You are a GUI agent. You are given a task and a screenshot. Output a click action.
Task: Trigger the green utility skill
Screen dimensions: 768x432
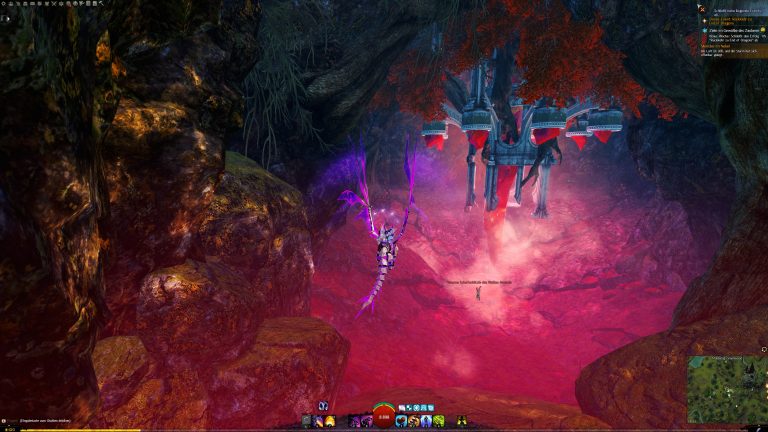pos(438,421)
